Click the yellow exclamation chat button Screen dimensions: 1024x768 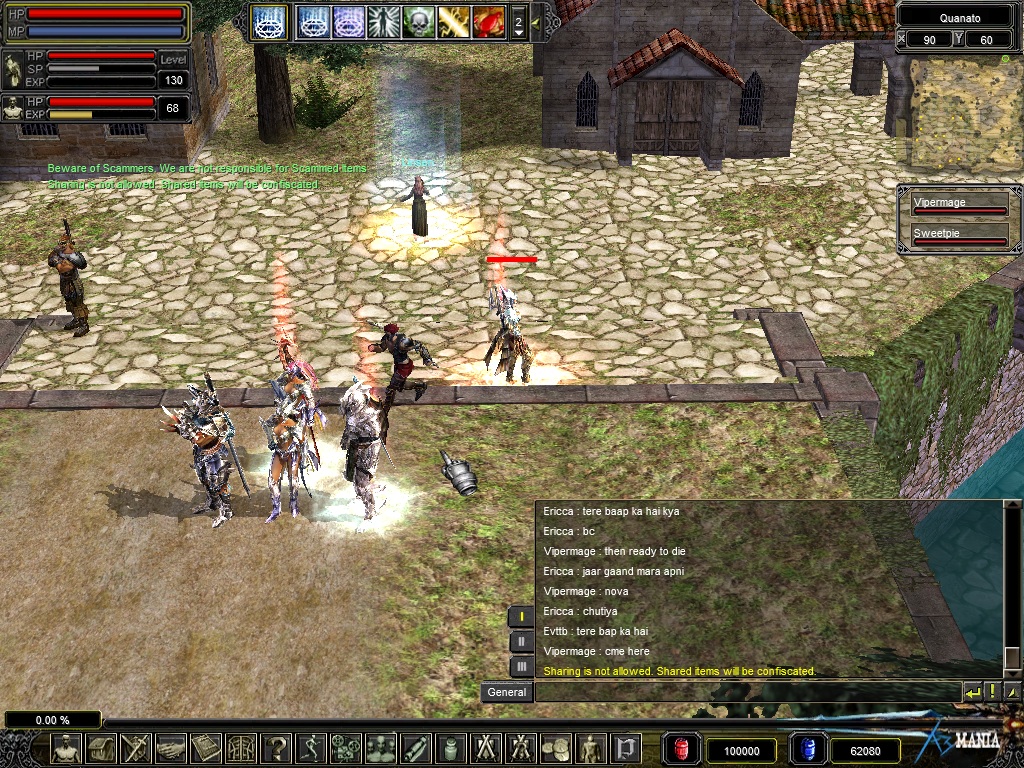[993, 692]
